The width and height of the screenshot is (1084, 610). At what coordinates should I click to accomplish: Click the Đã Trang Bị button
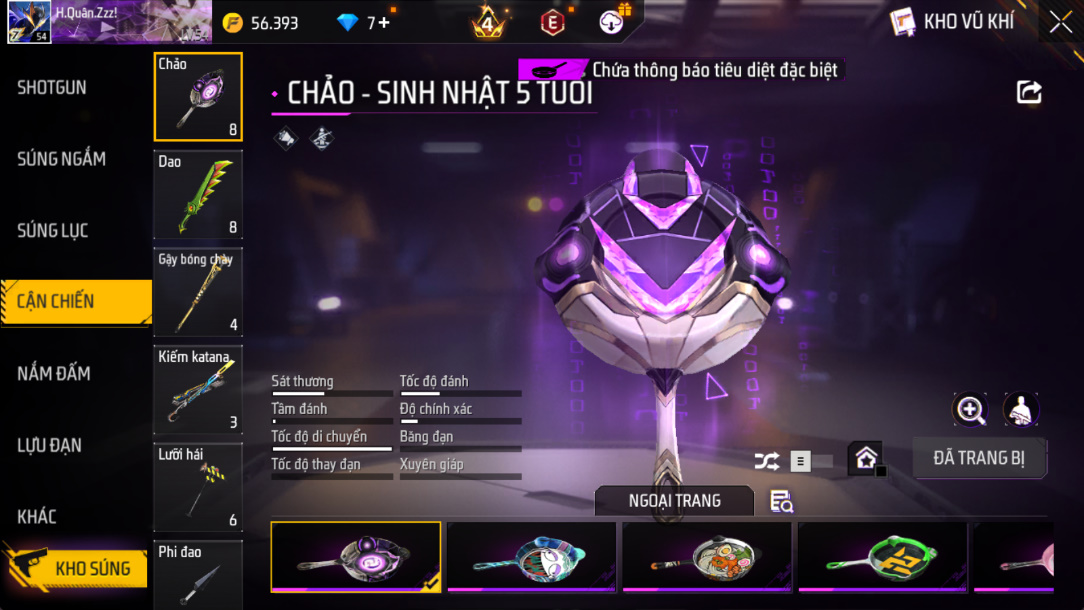(979, 458)
